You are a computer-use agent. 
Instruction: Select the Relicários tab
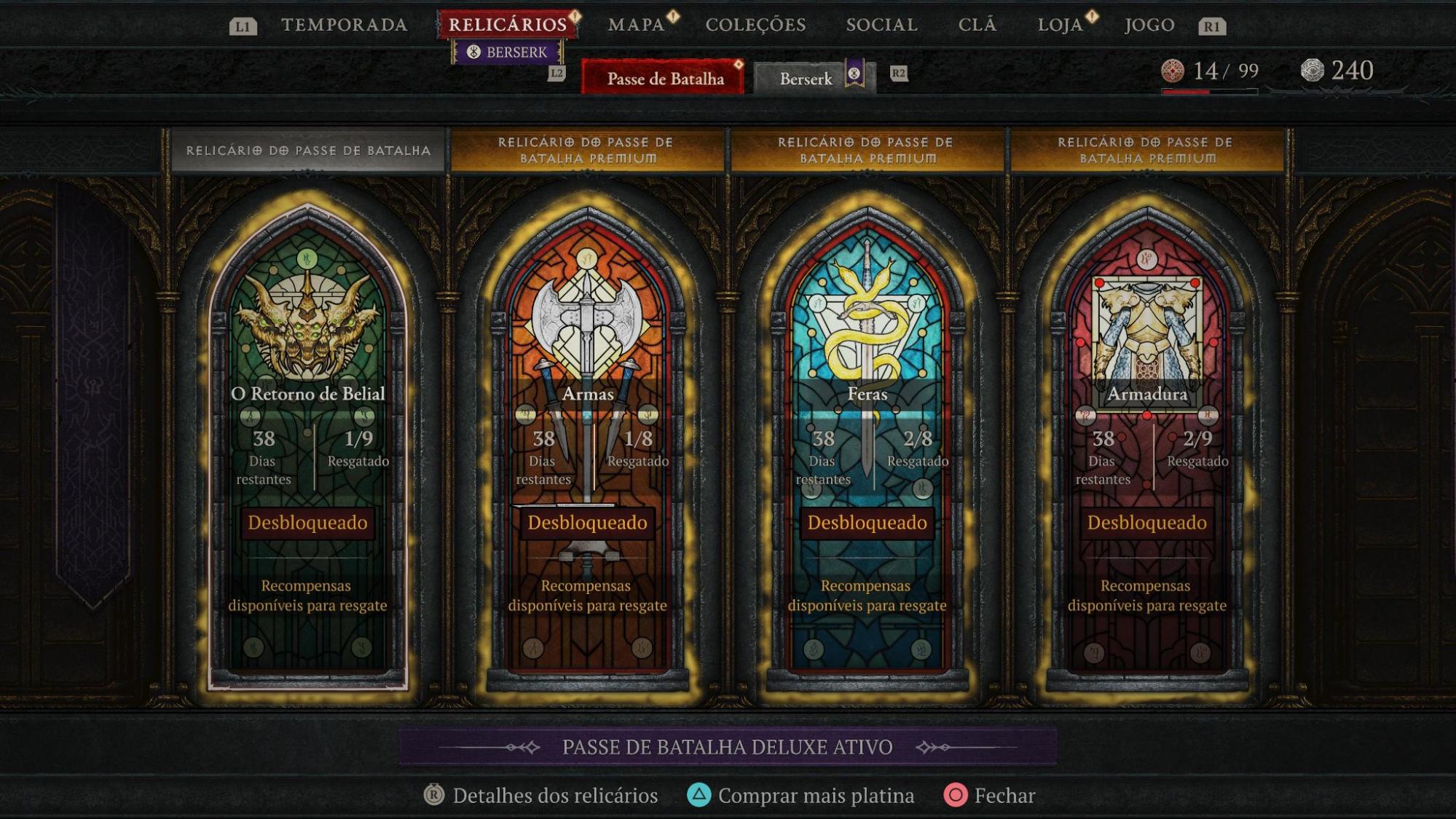pos(507,25)
